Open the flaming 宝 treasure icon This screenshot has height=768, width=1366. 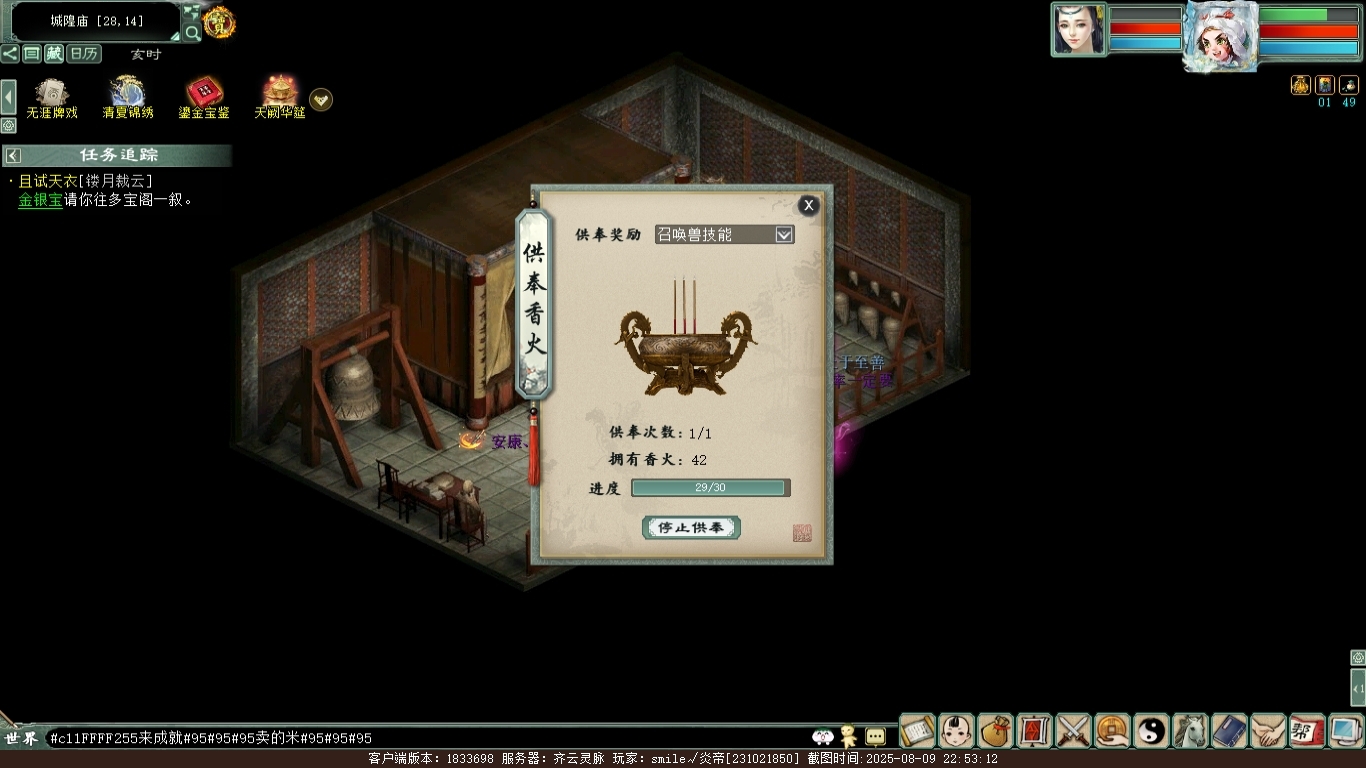pyautogui.click(x=219, y=20)
